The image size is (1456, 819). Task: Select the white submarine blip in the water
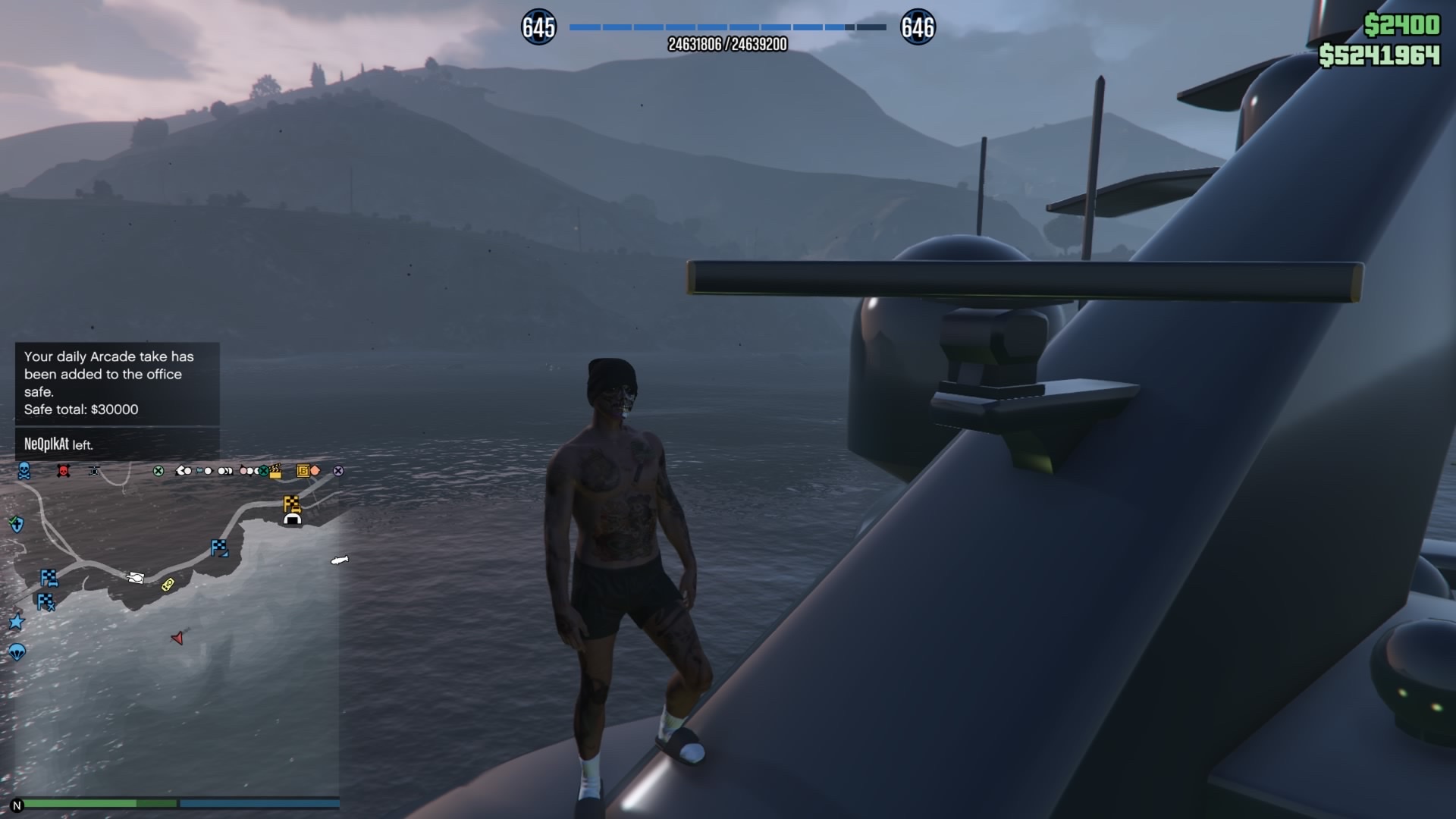[339, 560]
